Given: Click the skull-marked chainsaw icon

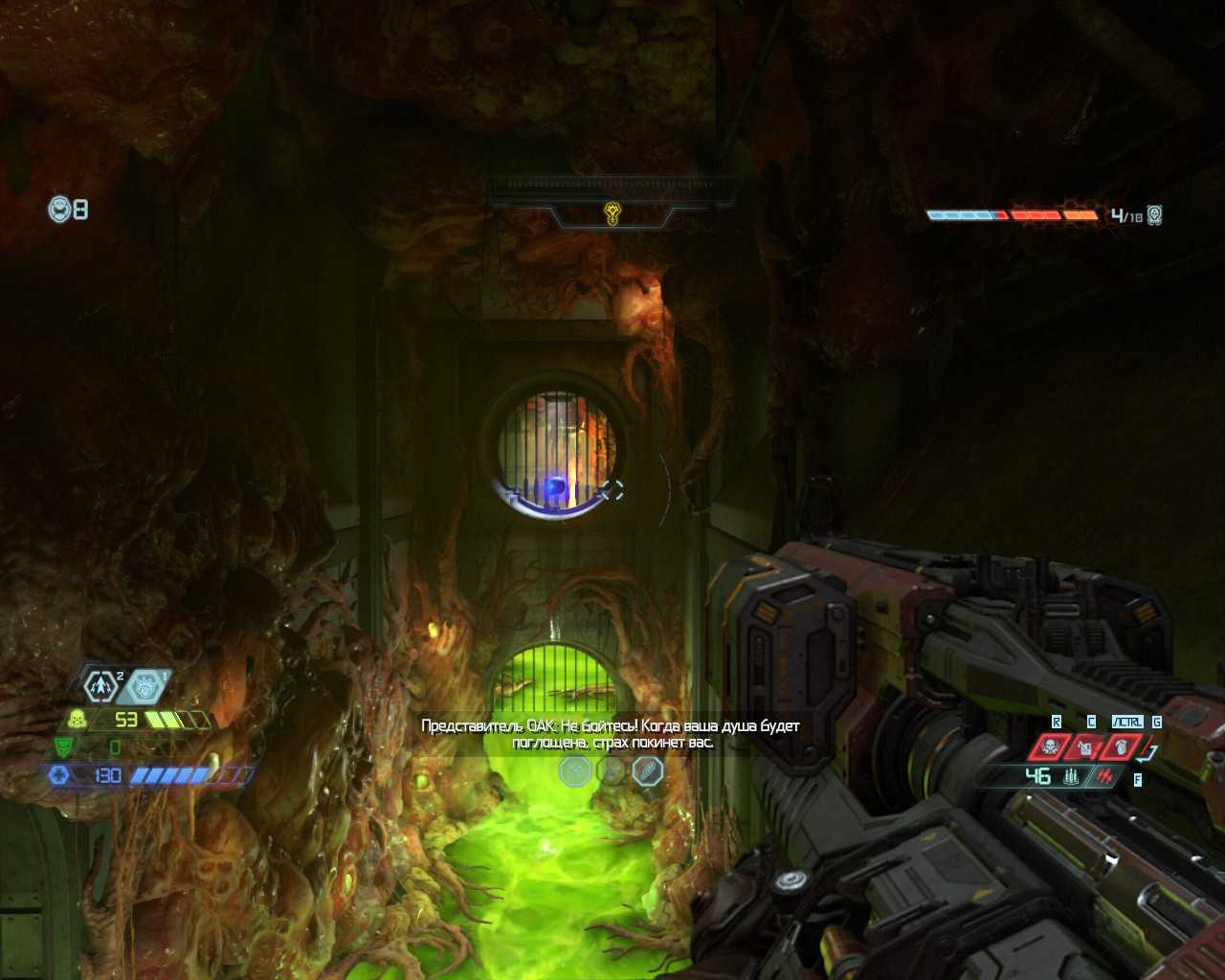Looking at the screenshot, I should pos(1050,746).
